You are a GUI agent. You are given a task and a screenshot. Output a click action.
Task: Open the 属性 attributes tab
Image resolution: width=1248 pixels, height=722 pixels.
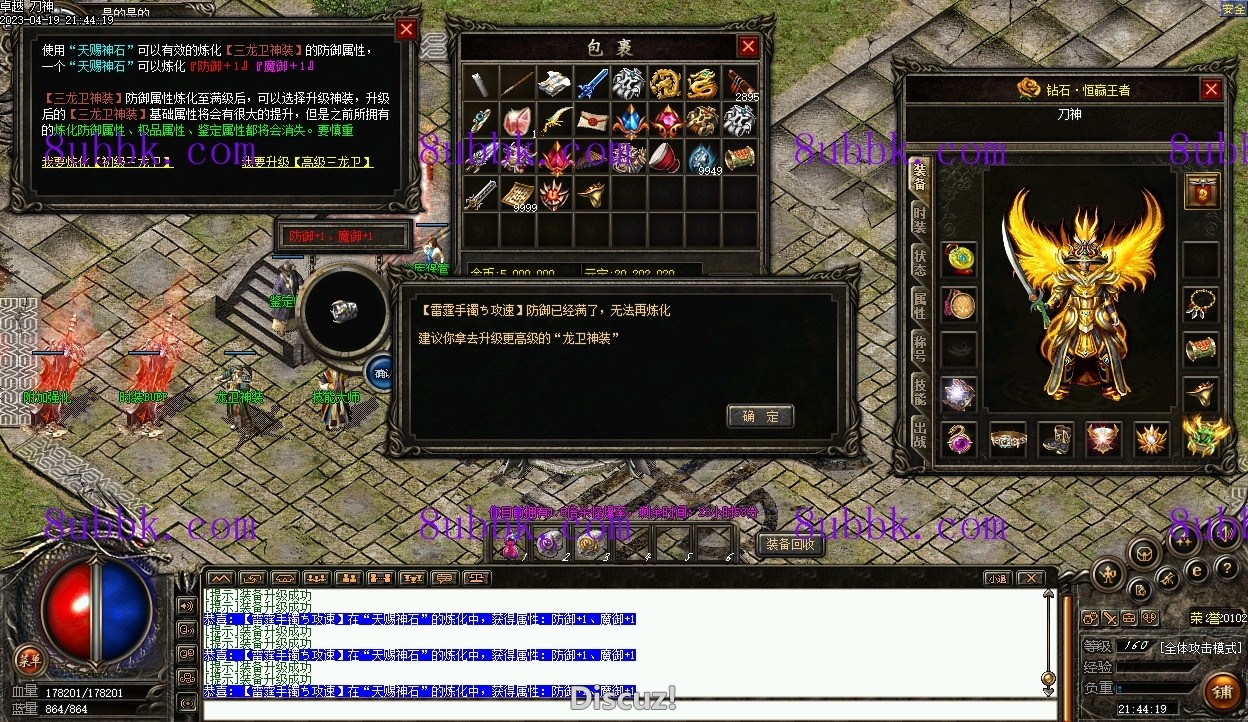pos(919,305)
